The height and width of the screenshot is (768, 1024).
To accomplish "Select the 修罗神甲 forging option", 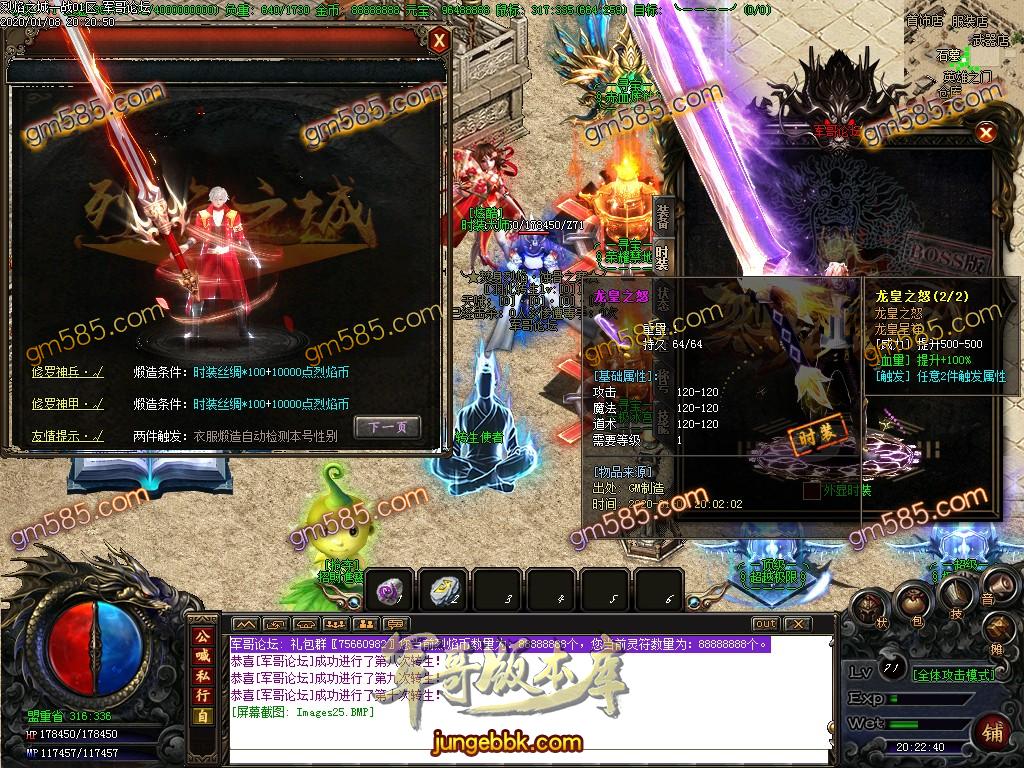I will [67, 404].
